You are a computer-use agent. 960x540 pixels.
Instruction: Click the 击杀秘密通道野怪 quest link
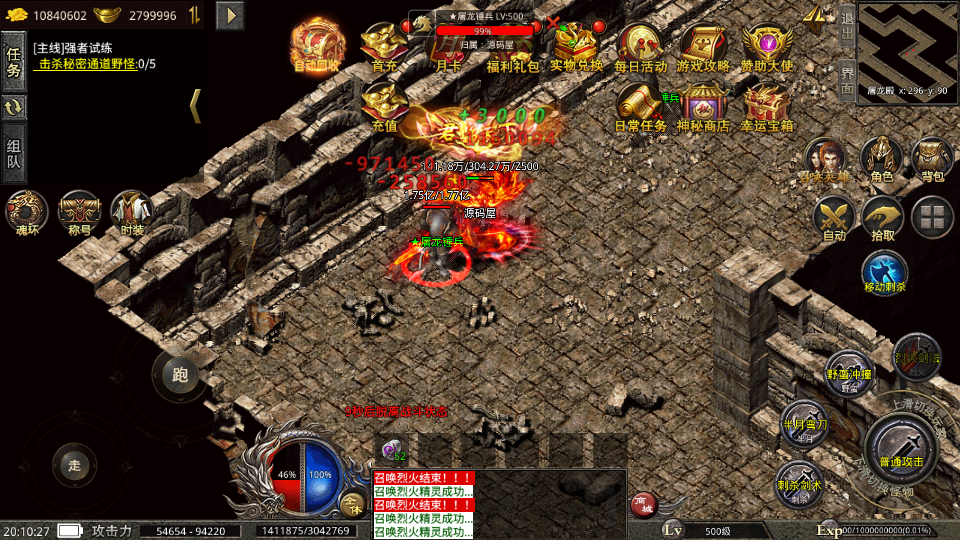88,64
